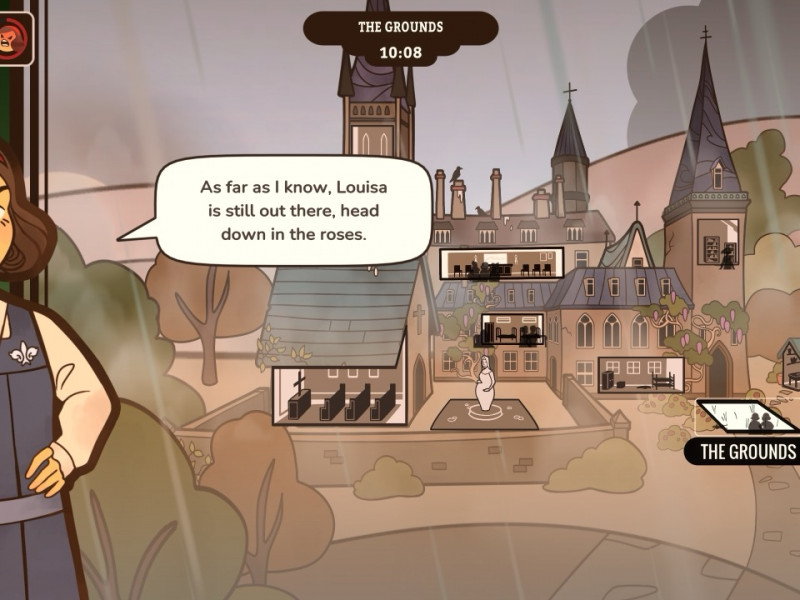
Task: Advance the speech bubble about Louisa
Action: tap(290, 211)
